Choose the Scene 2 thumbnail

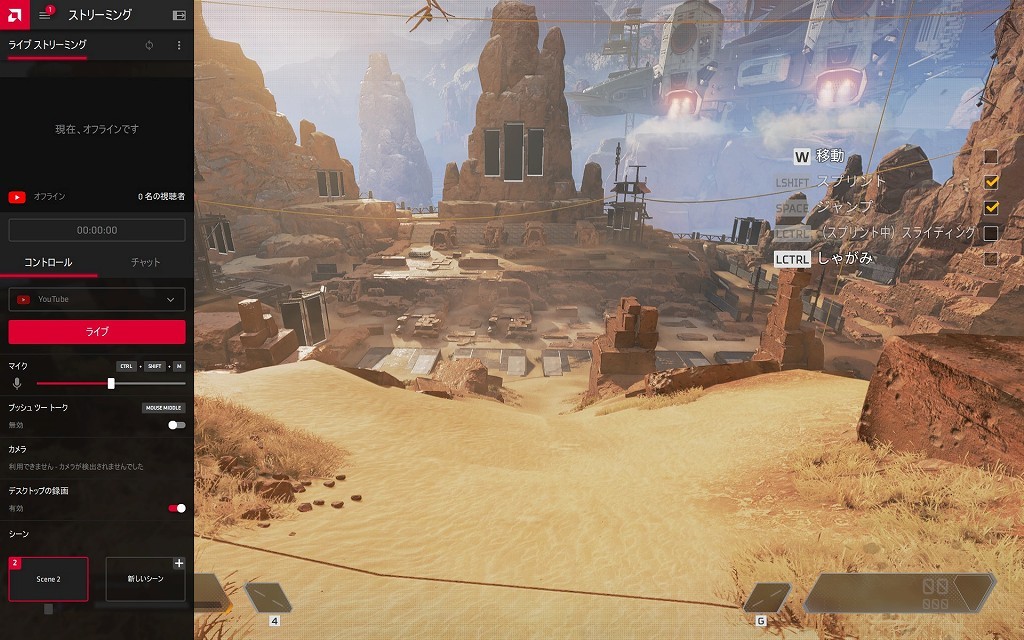coord(48,579)
